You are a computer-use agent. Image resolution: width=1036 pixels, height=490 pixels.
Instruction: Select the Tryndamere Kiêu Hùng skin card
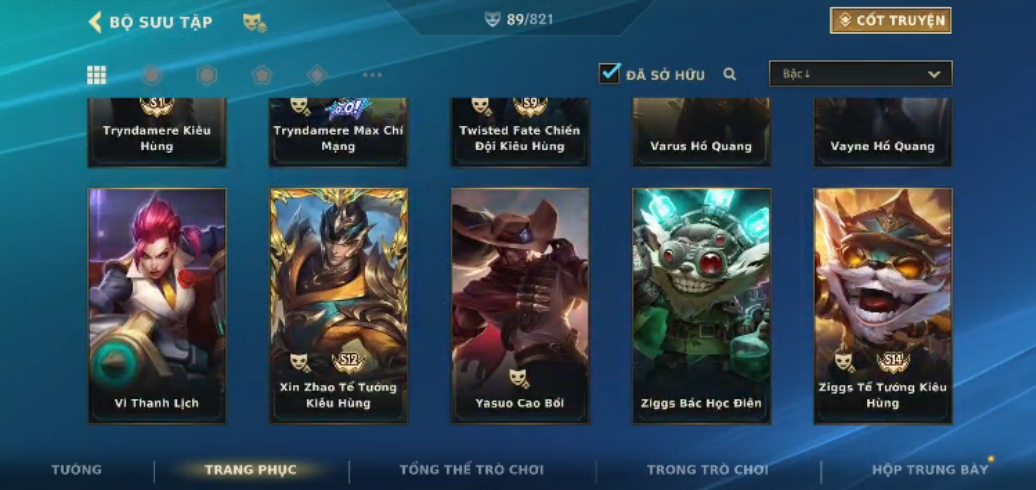click(x=157, y=133)
